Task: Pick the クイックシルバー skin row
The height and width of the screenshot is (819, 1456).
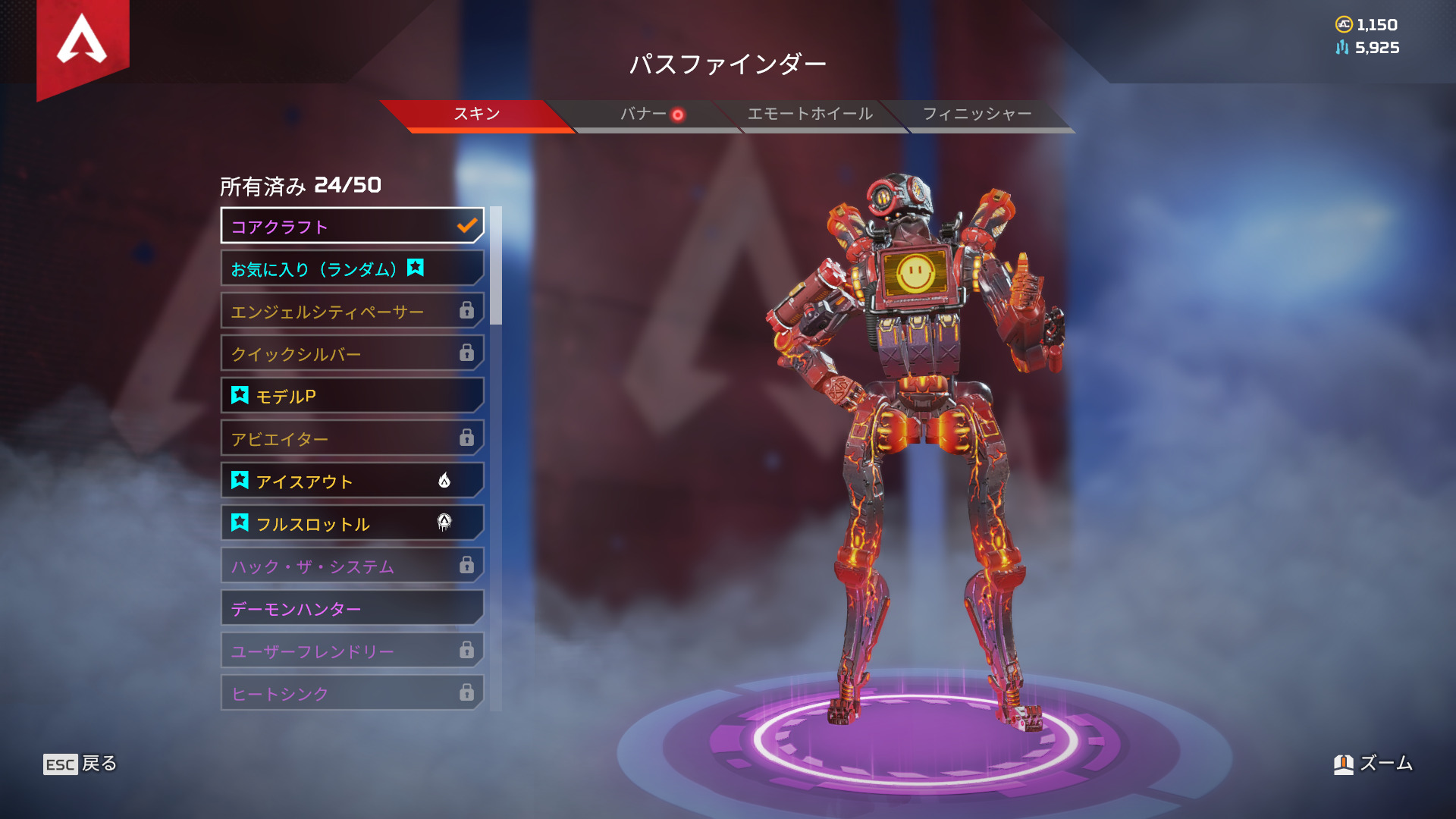Action: 352,353
